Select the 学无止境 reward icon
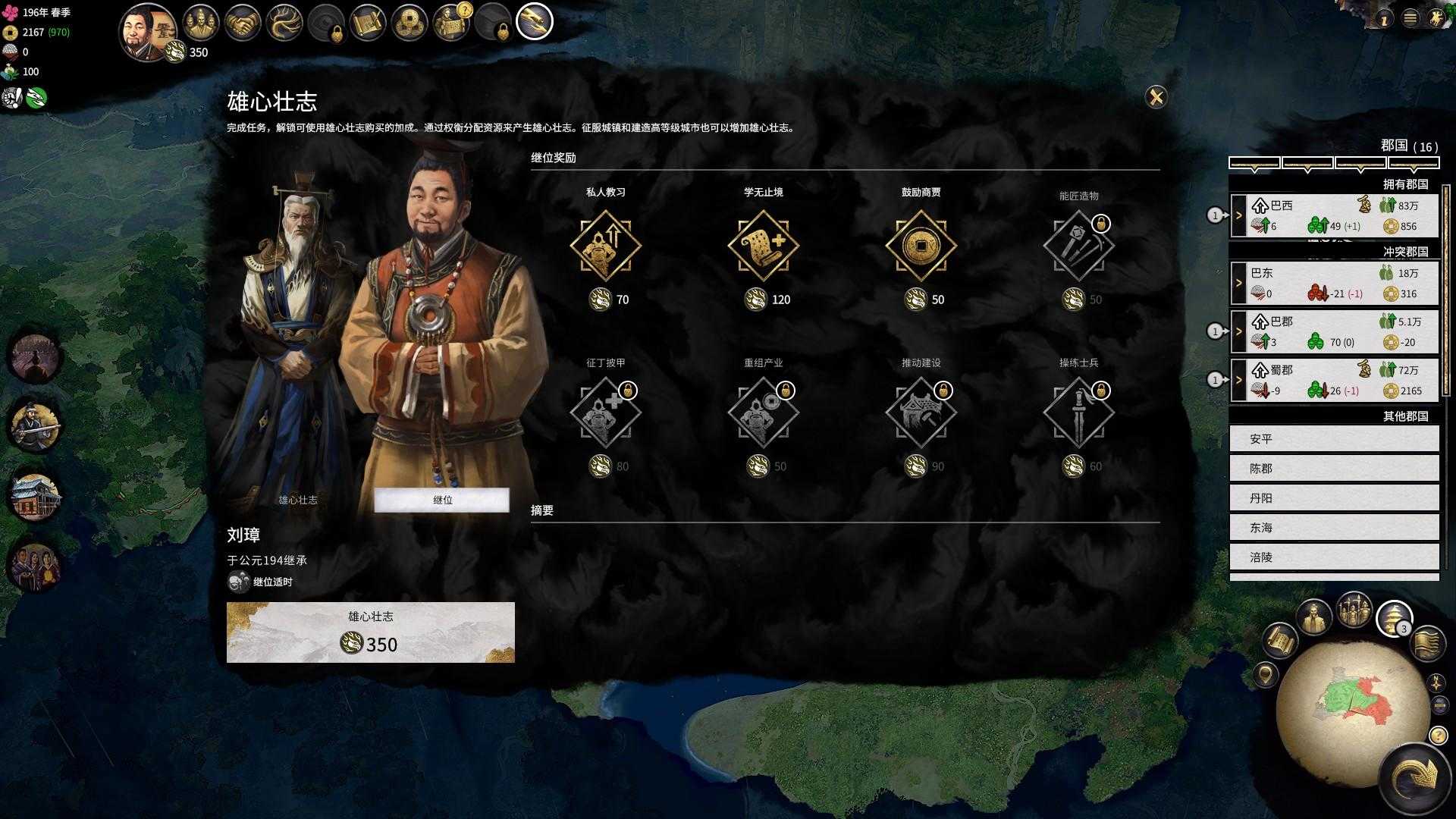Screen dimensions: 1456x819 [763, 246]
